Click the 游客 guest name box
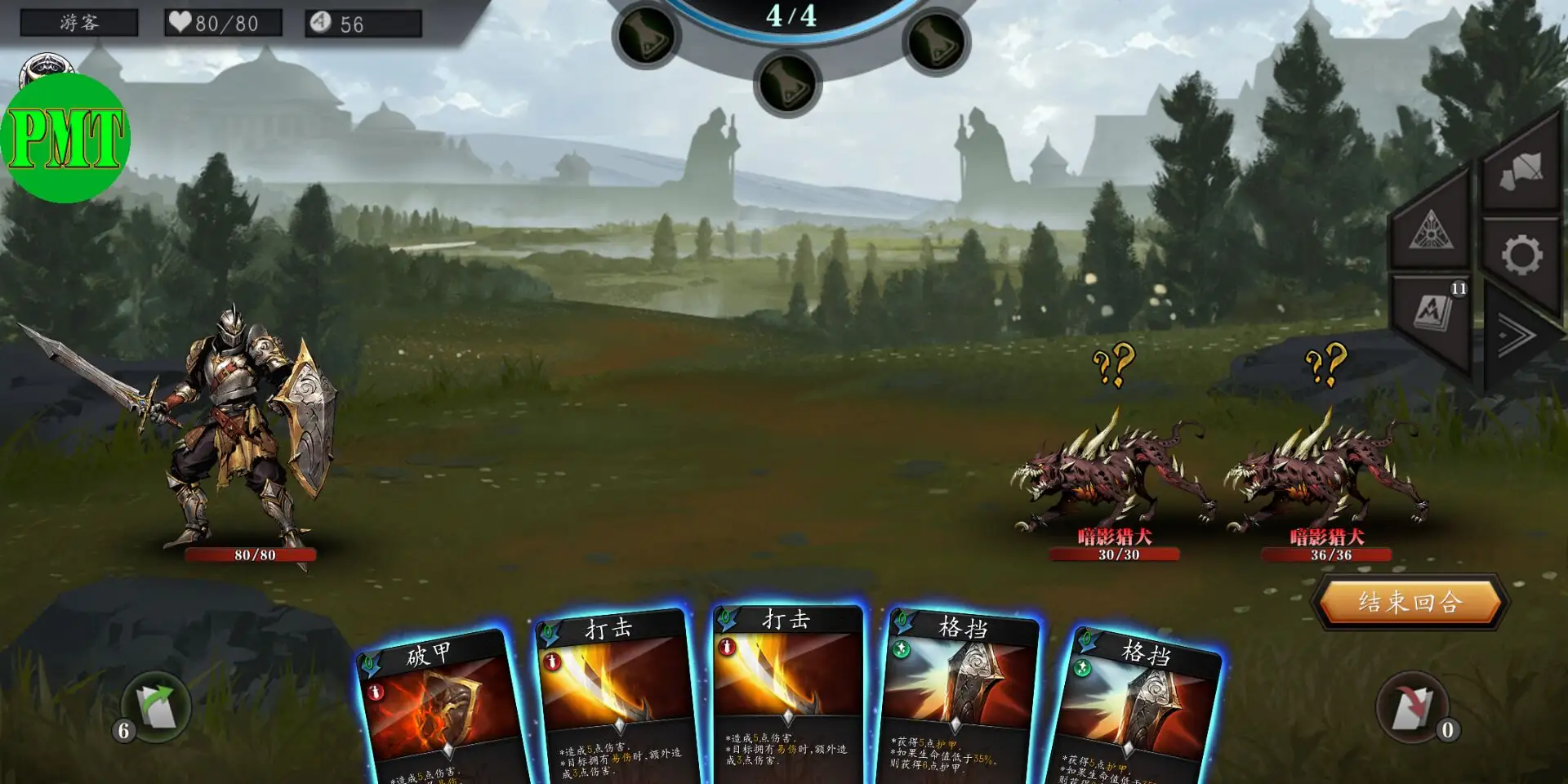 79,23
